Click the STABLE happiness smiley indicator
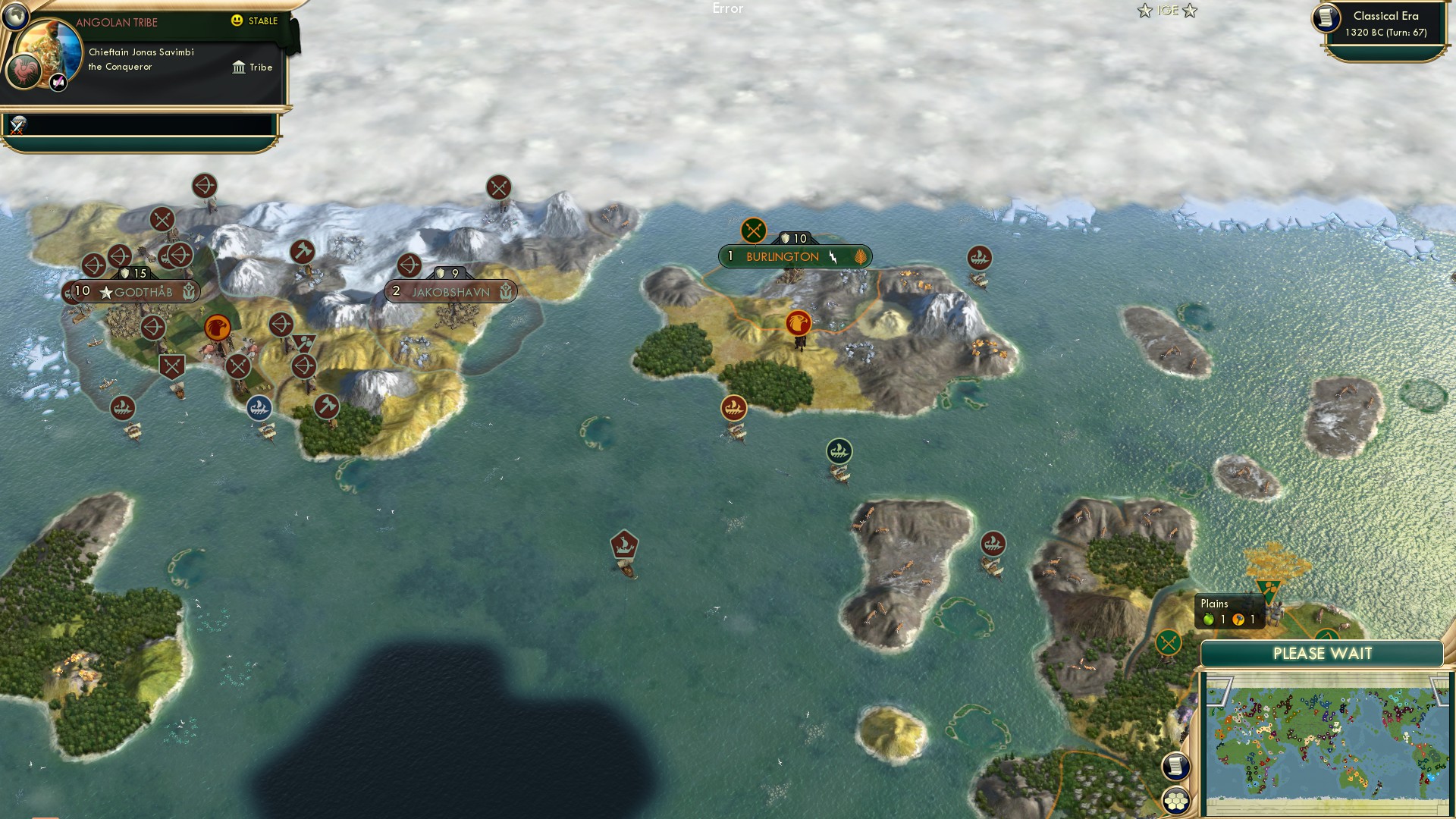Viewport: 1456px width, 819px height. coord(238,22)
